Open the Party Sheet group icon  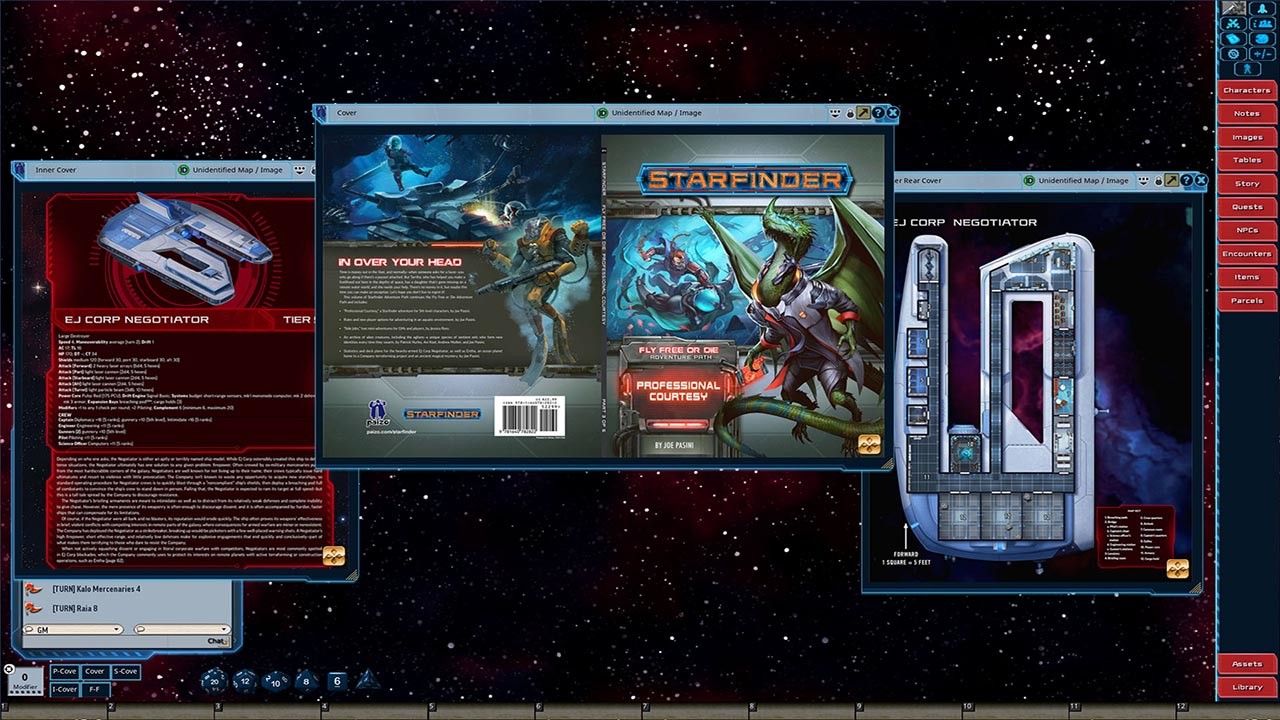(1263, 23)
